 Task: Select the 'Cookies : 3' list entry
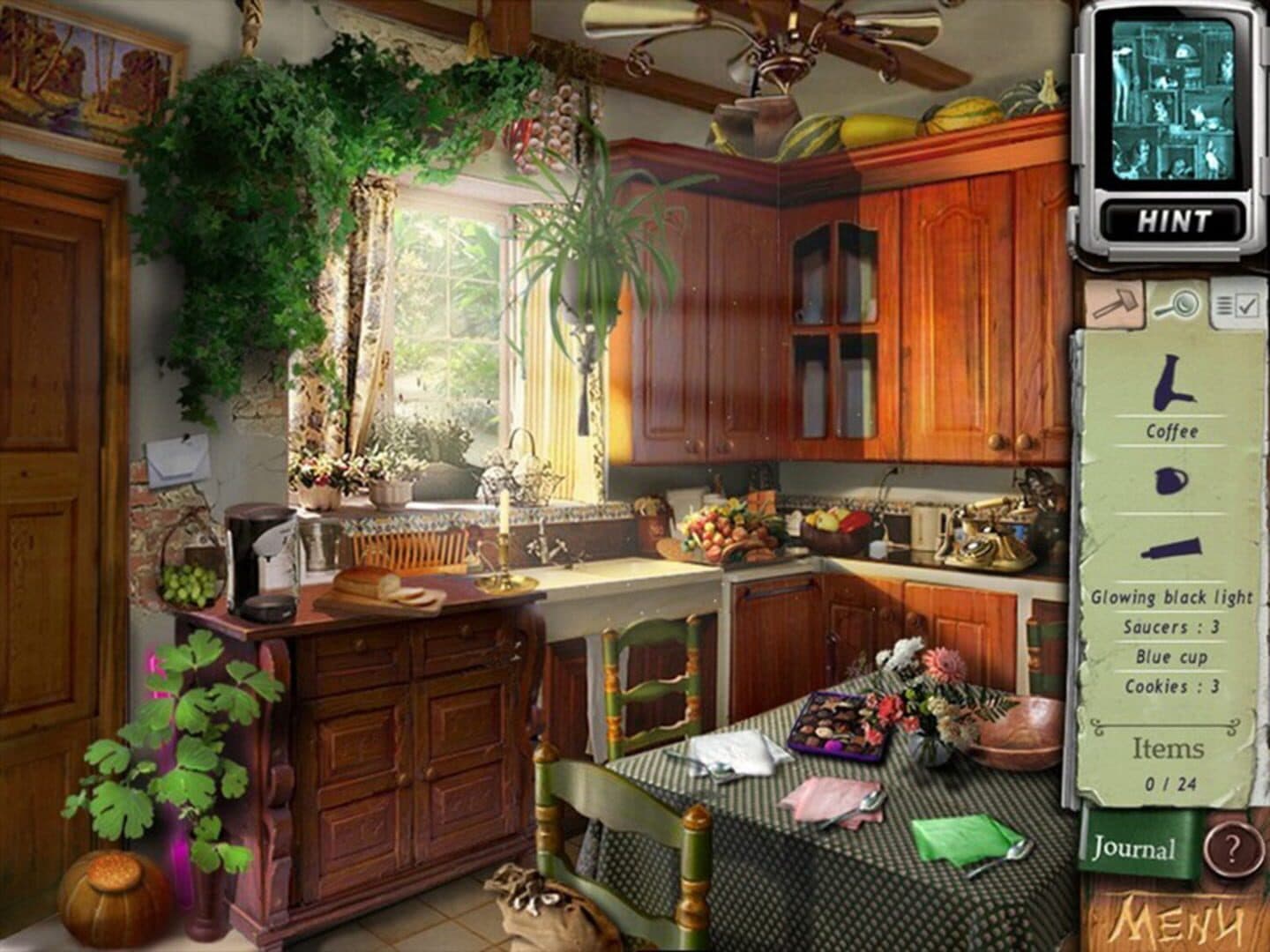[1172, 686]
